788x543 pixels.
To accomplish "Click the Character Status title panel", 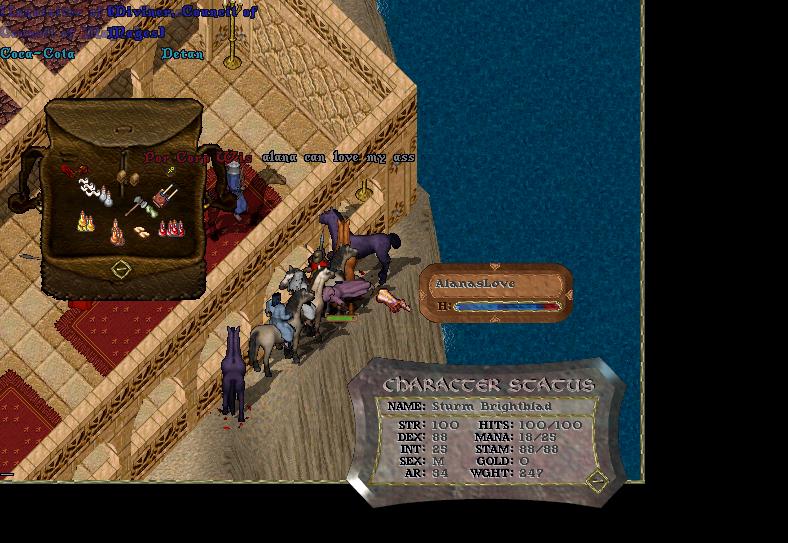I will coord(488,385).
